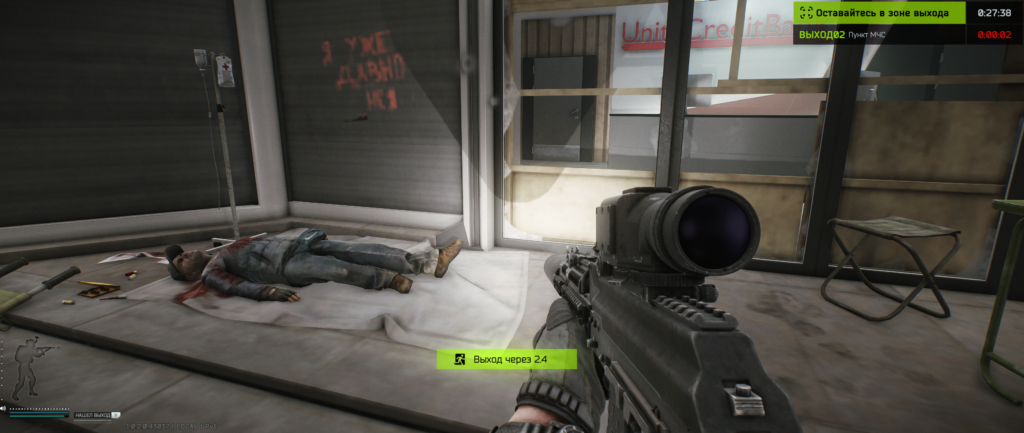
Task: Click the 'Выход через' extraction countdown banner
Action: pyautogui.click(x=506, y=358)
